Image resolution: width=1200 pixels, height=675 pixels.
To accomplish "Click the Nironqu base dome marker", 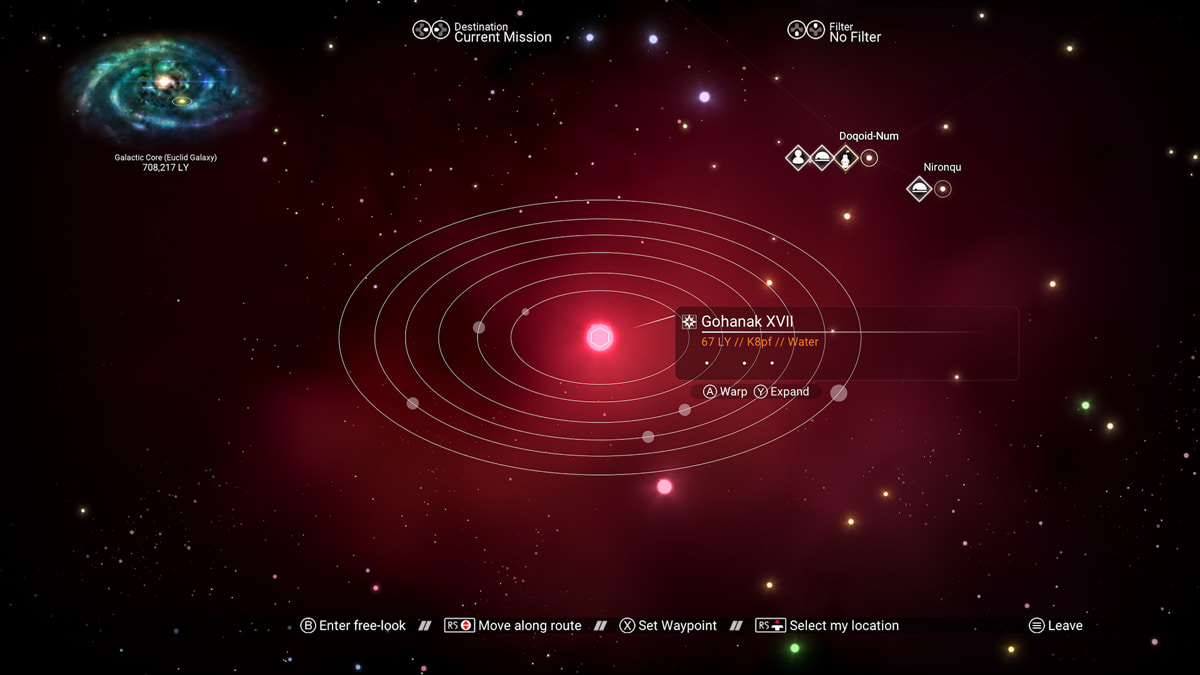I will click(x=919, y=188).
